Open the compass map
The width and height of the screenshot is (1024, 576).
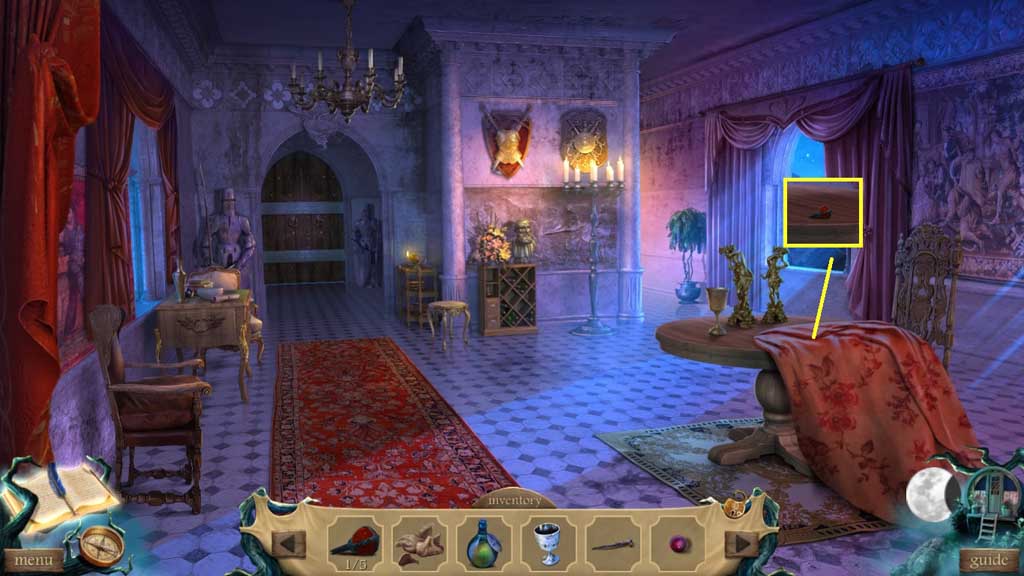[101, 543]
